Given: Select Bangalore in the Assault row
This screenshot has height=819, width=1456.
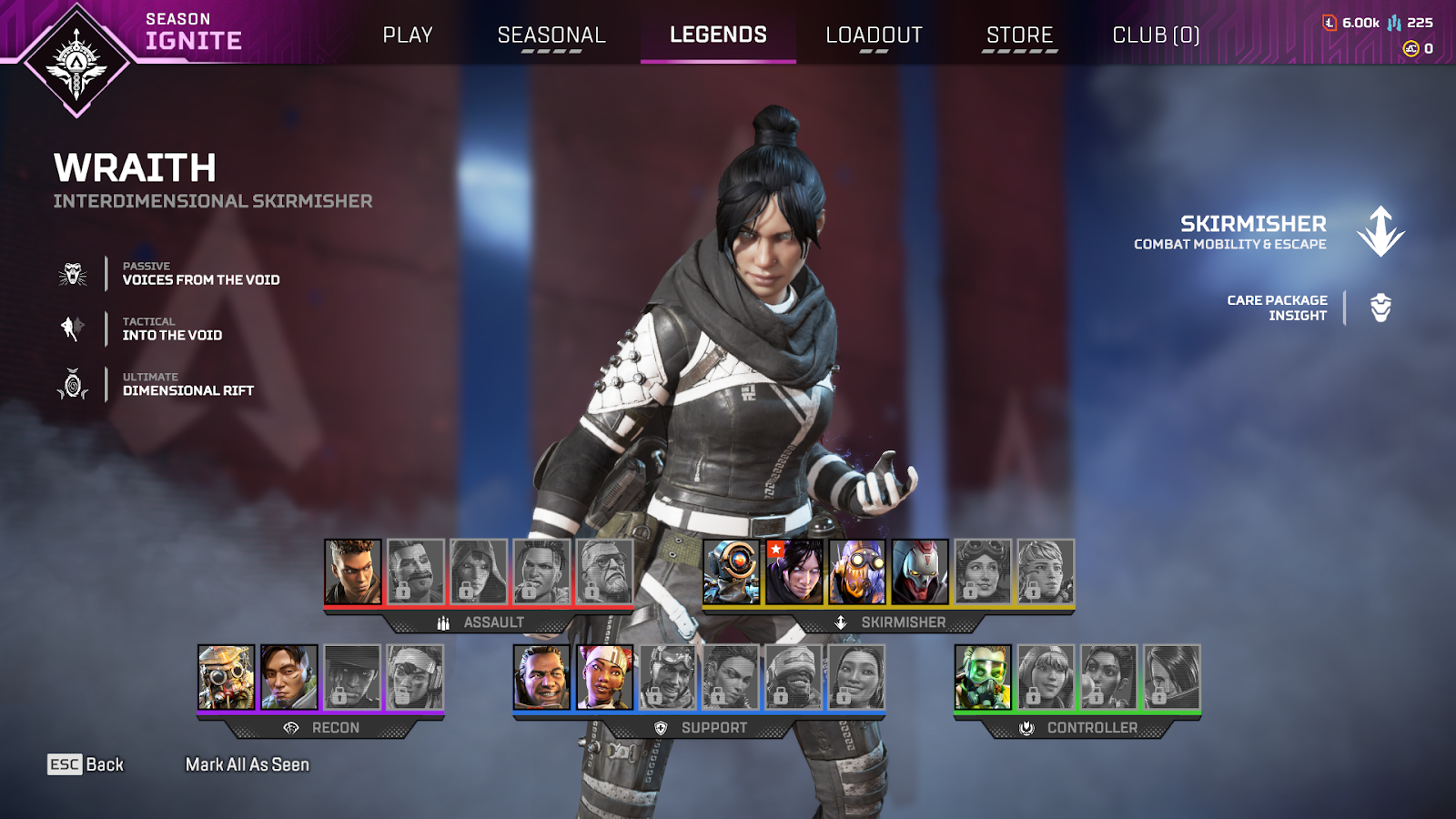Looking at the screenshot, I should 353,571.
